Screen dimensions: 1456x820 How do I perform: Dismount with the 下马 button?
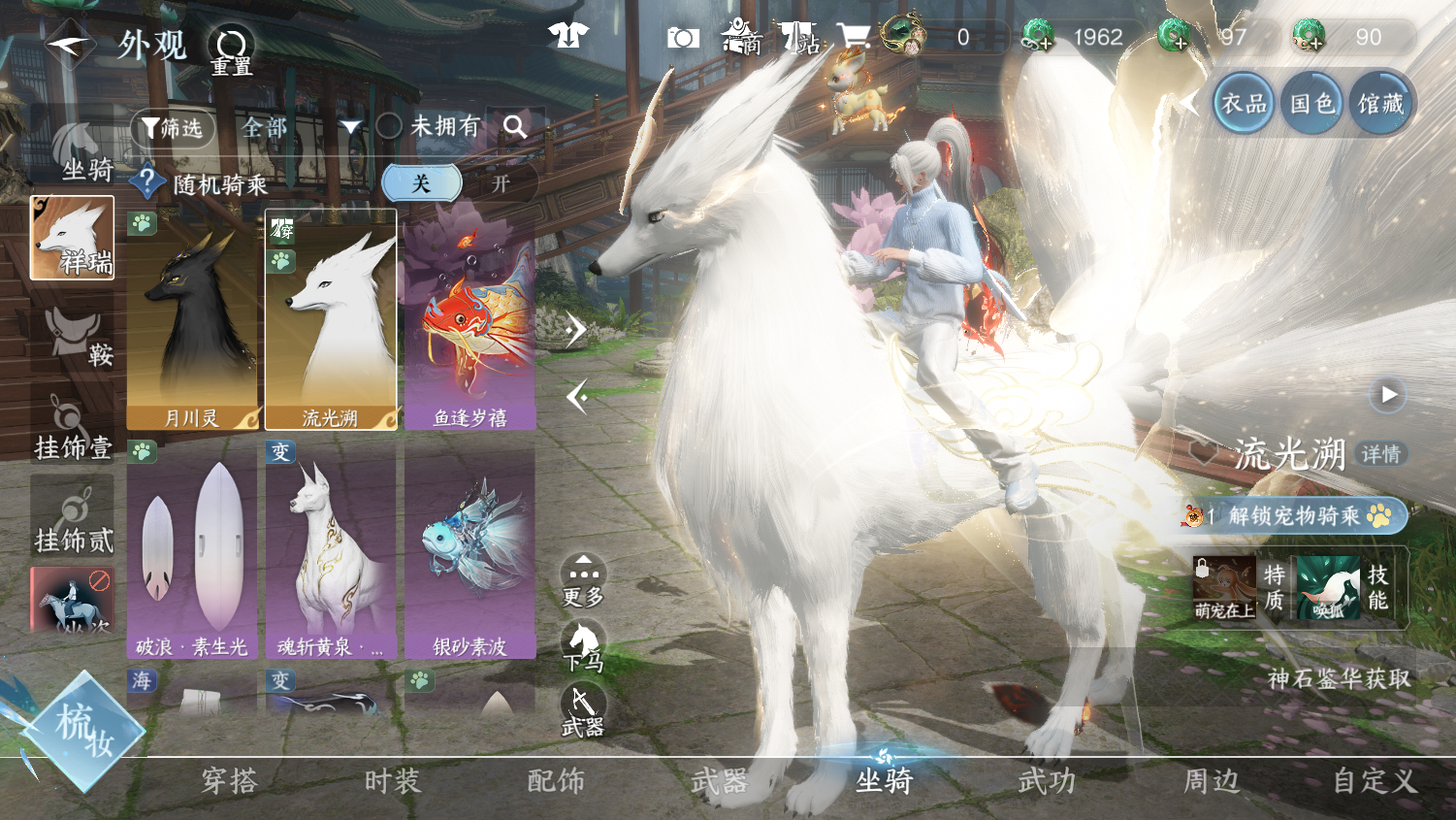pos(583,647)
